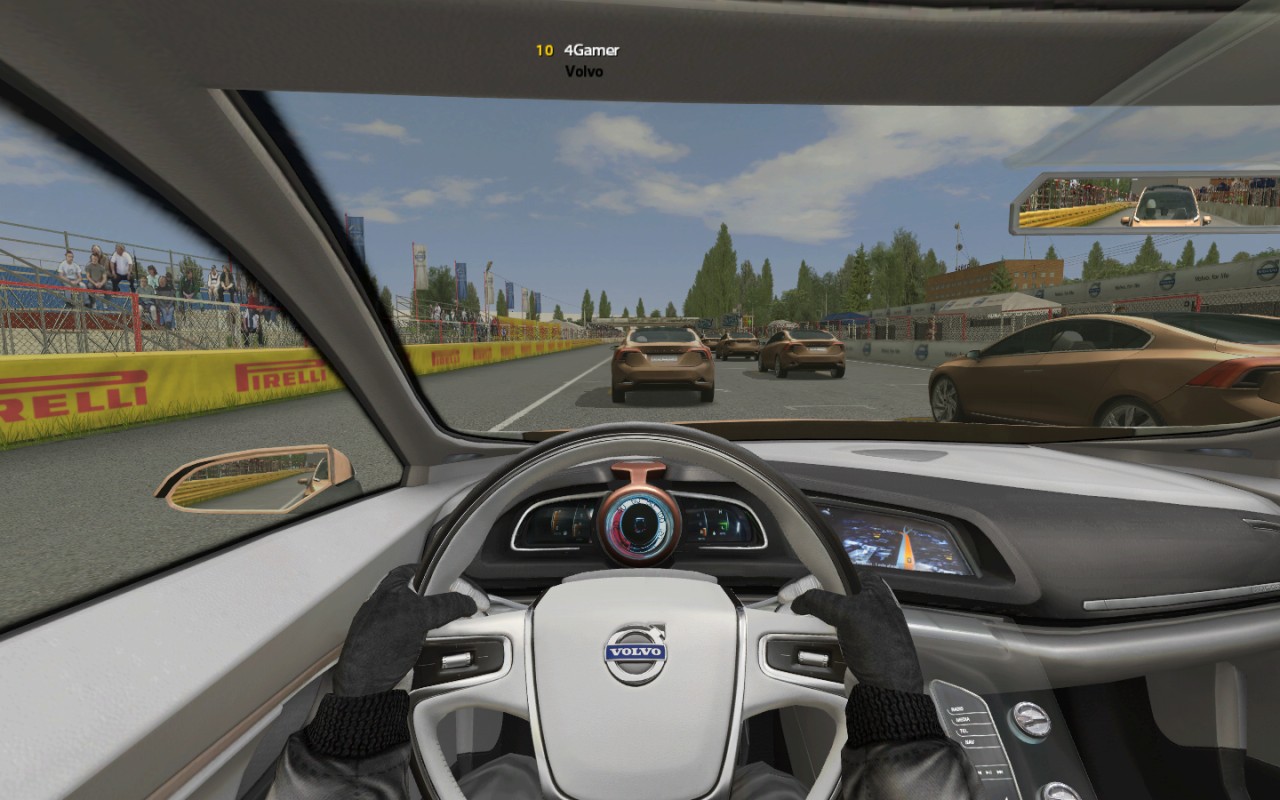The image size is (1280, 800).
Task: Select the 4Gamer player name tag
Action: [591, 49]
